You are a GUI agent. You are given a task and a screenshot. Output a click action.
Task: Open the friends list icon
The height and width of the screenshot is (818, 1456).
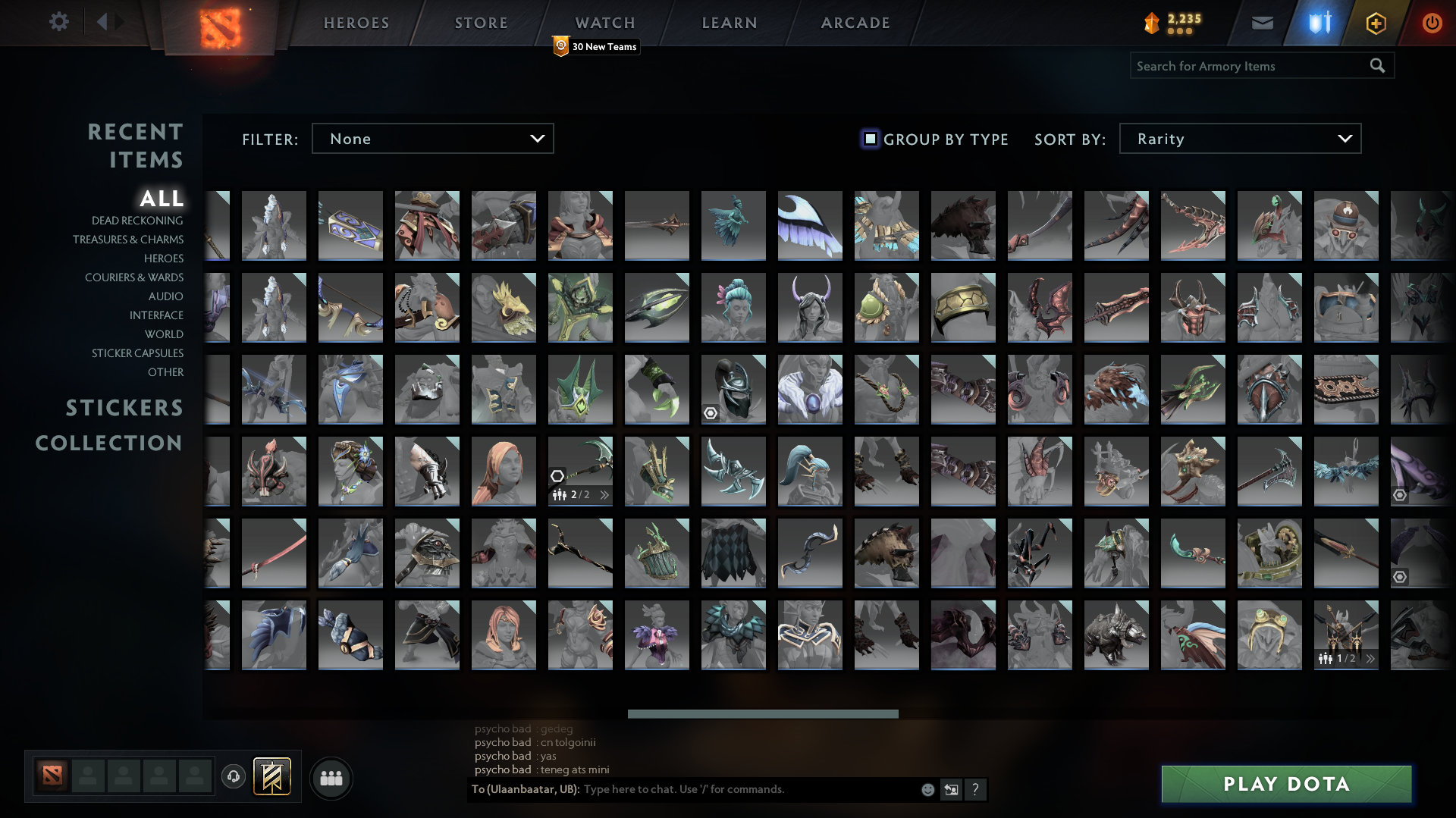331,777
